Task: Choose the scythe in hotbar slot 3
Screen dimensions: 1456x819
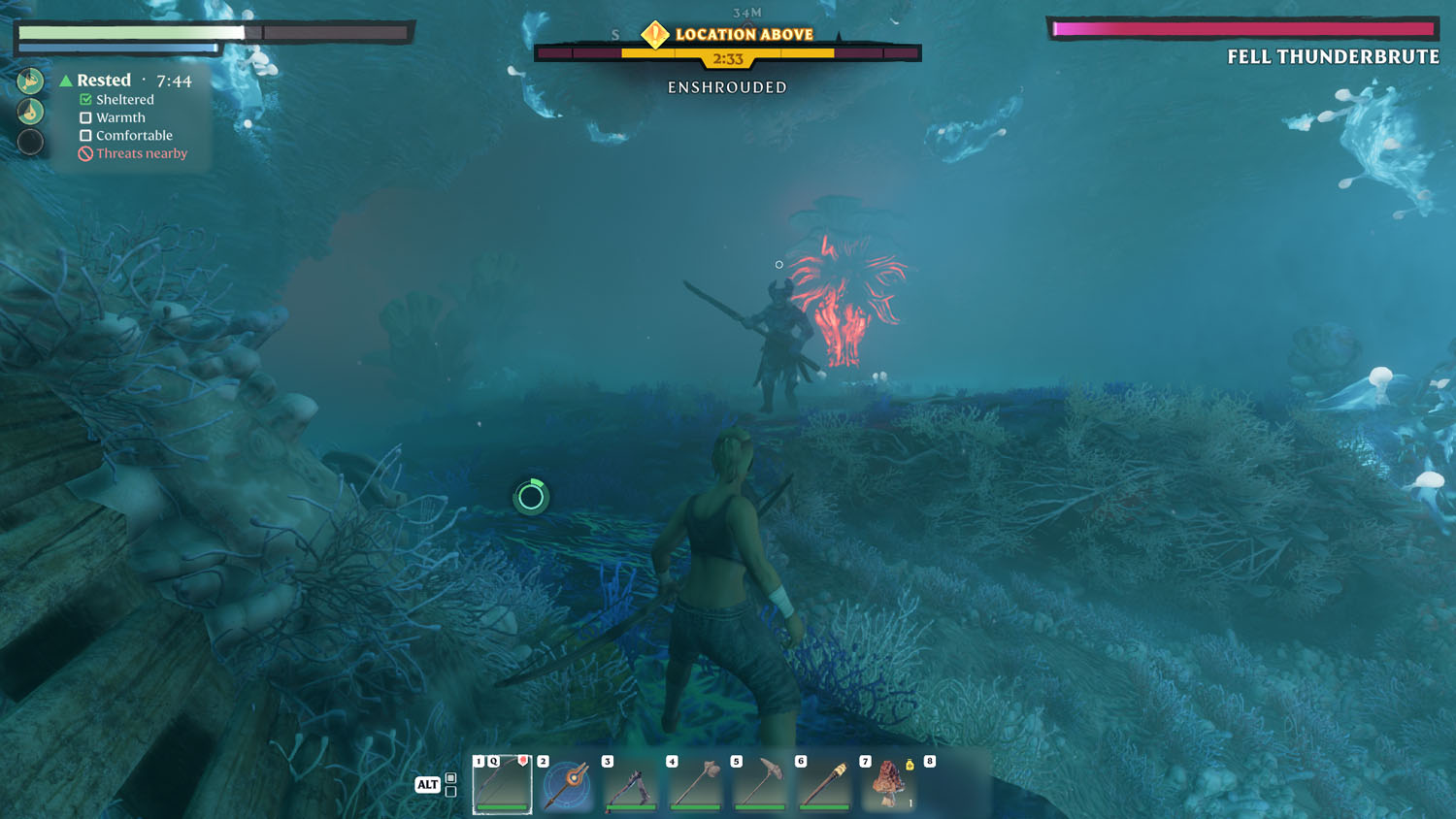Action: click(x=631, y=784)
